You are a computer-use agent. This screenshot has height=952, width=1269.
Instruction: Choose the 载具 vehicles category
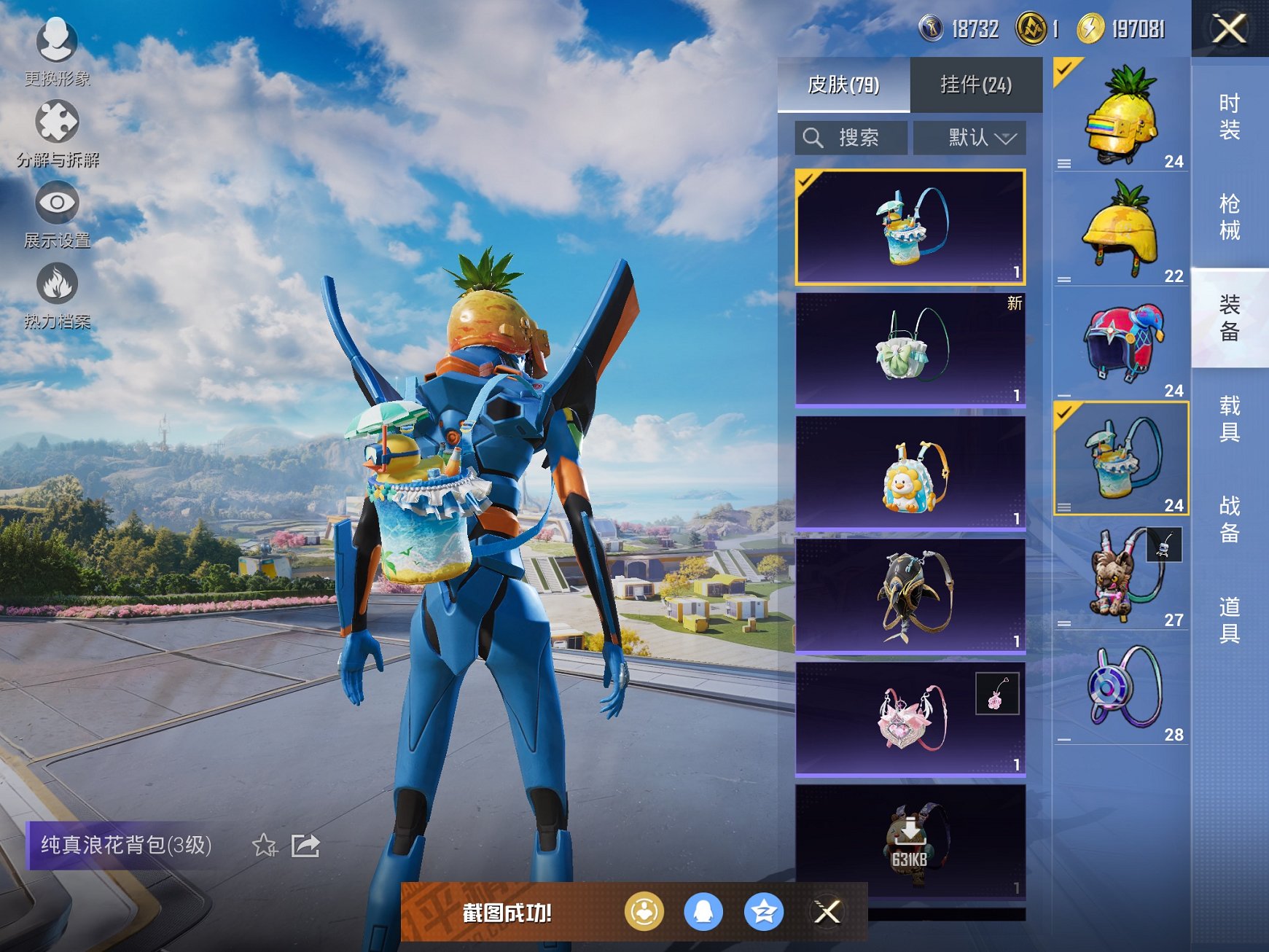(1229, 418)
